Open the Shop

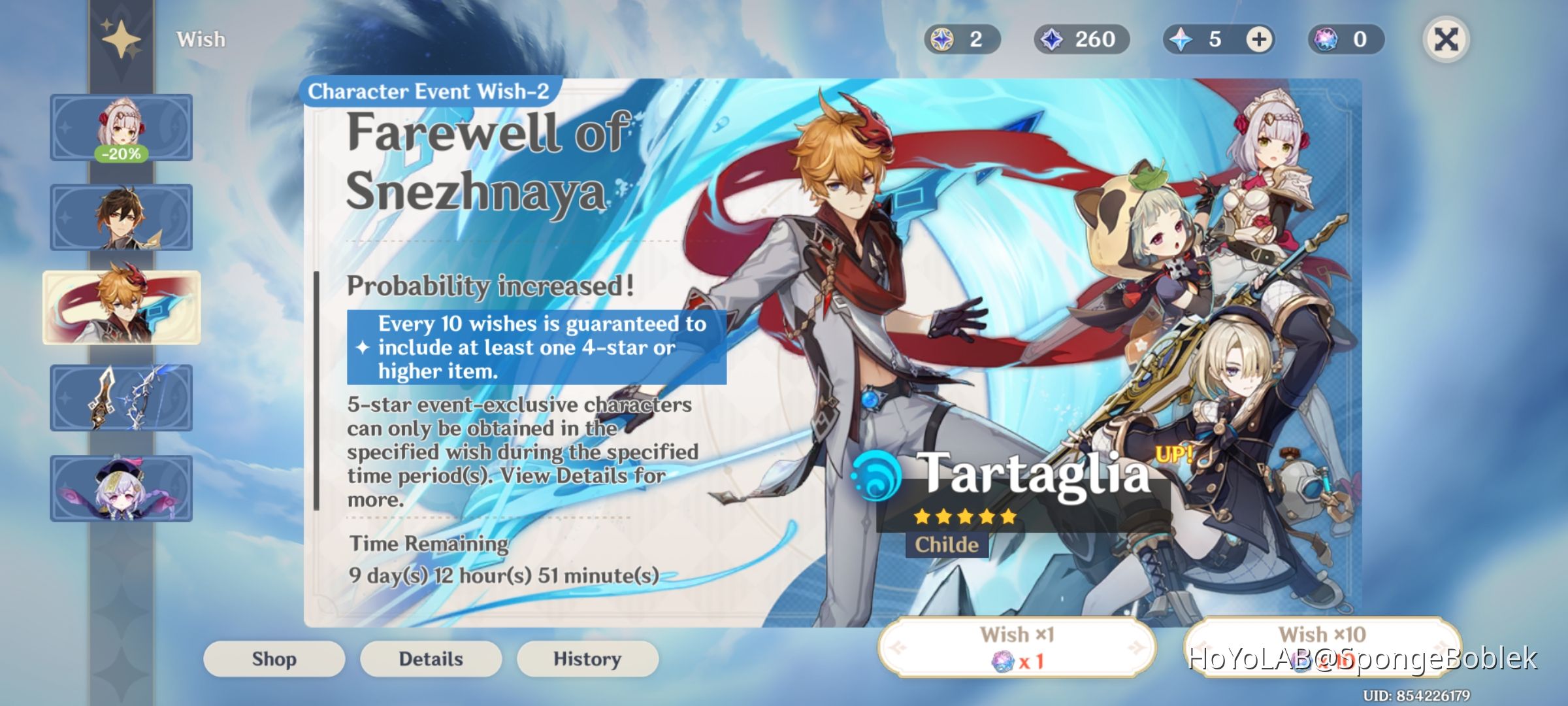pos(273,659)
